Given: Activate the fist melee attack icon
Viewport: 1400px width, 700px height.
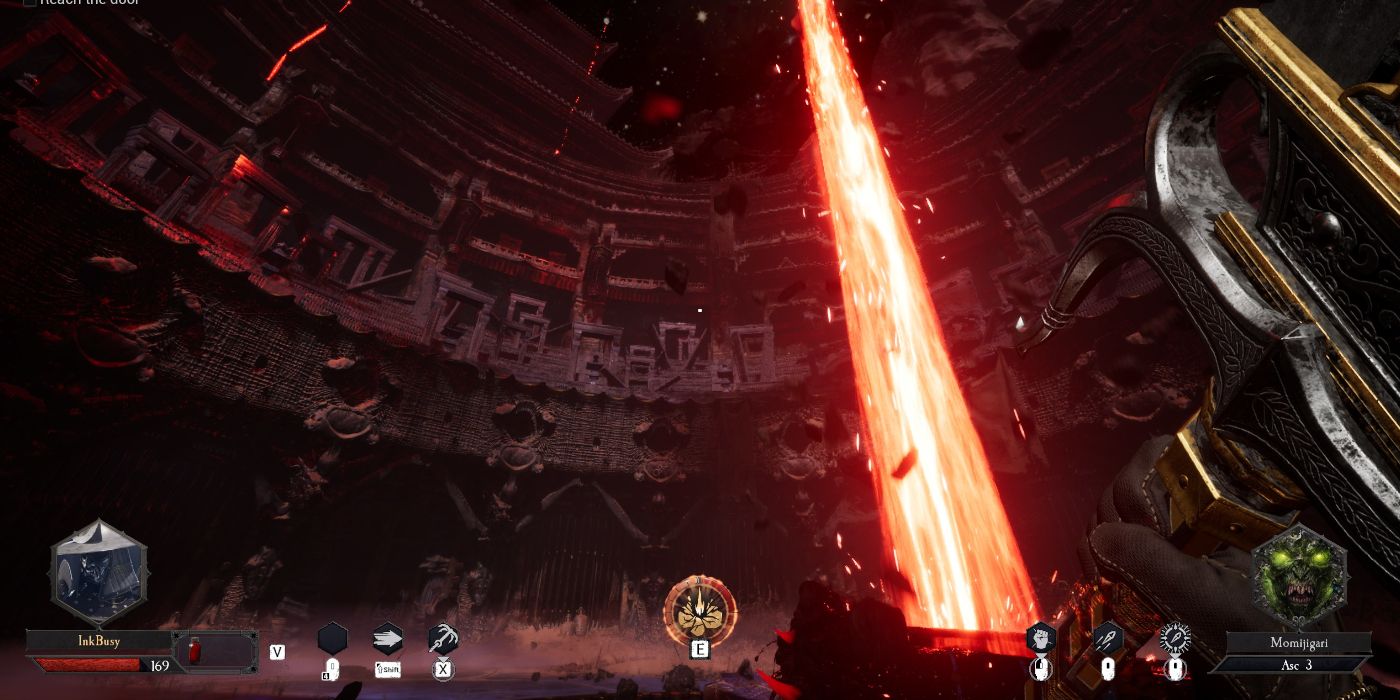Looking at the screenshot, I should 1041,637.
